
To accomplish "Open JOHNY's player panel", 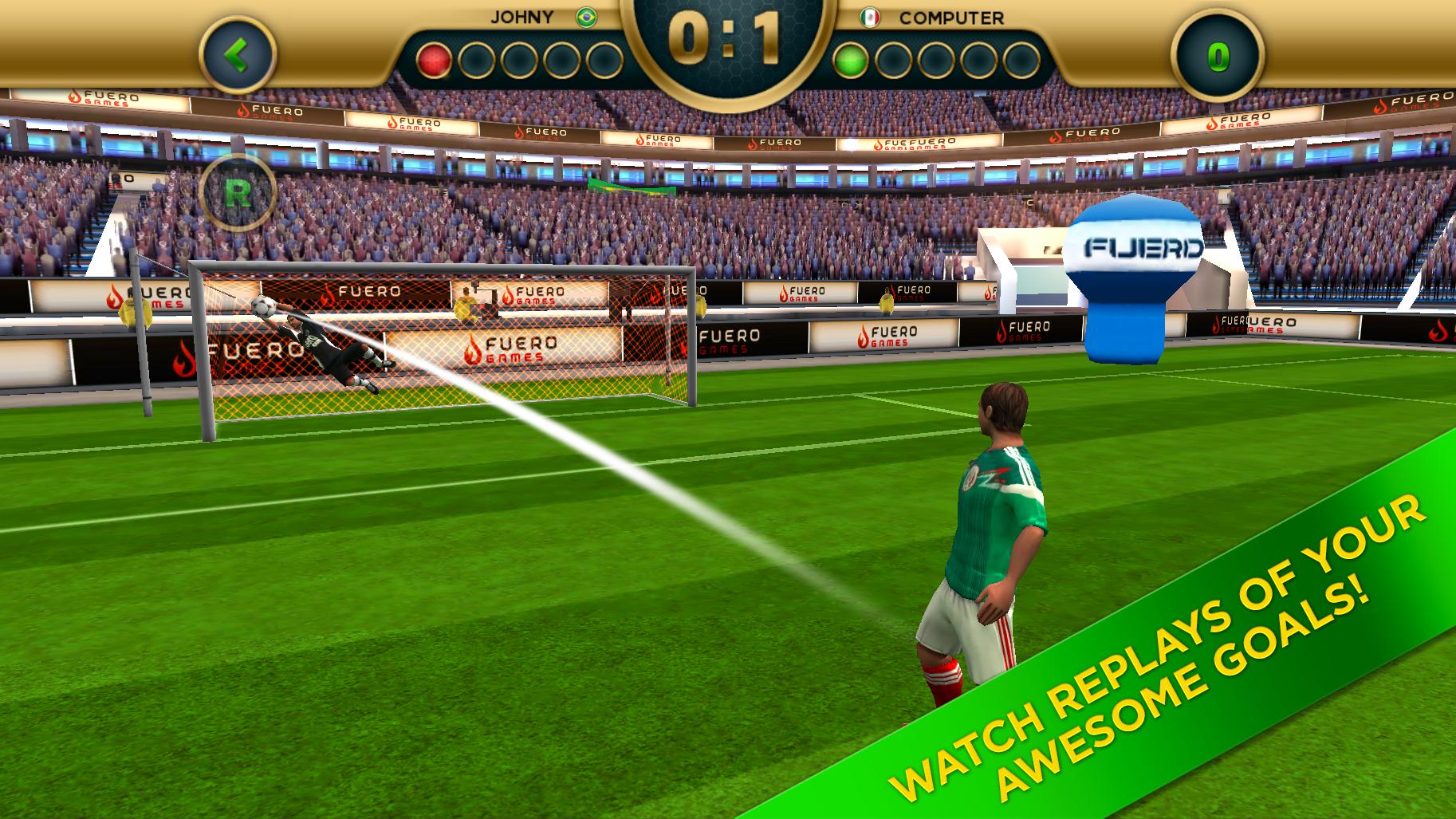I will click(x=522, y=18).
